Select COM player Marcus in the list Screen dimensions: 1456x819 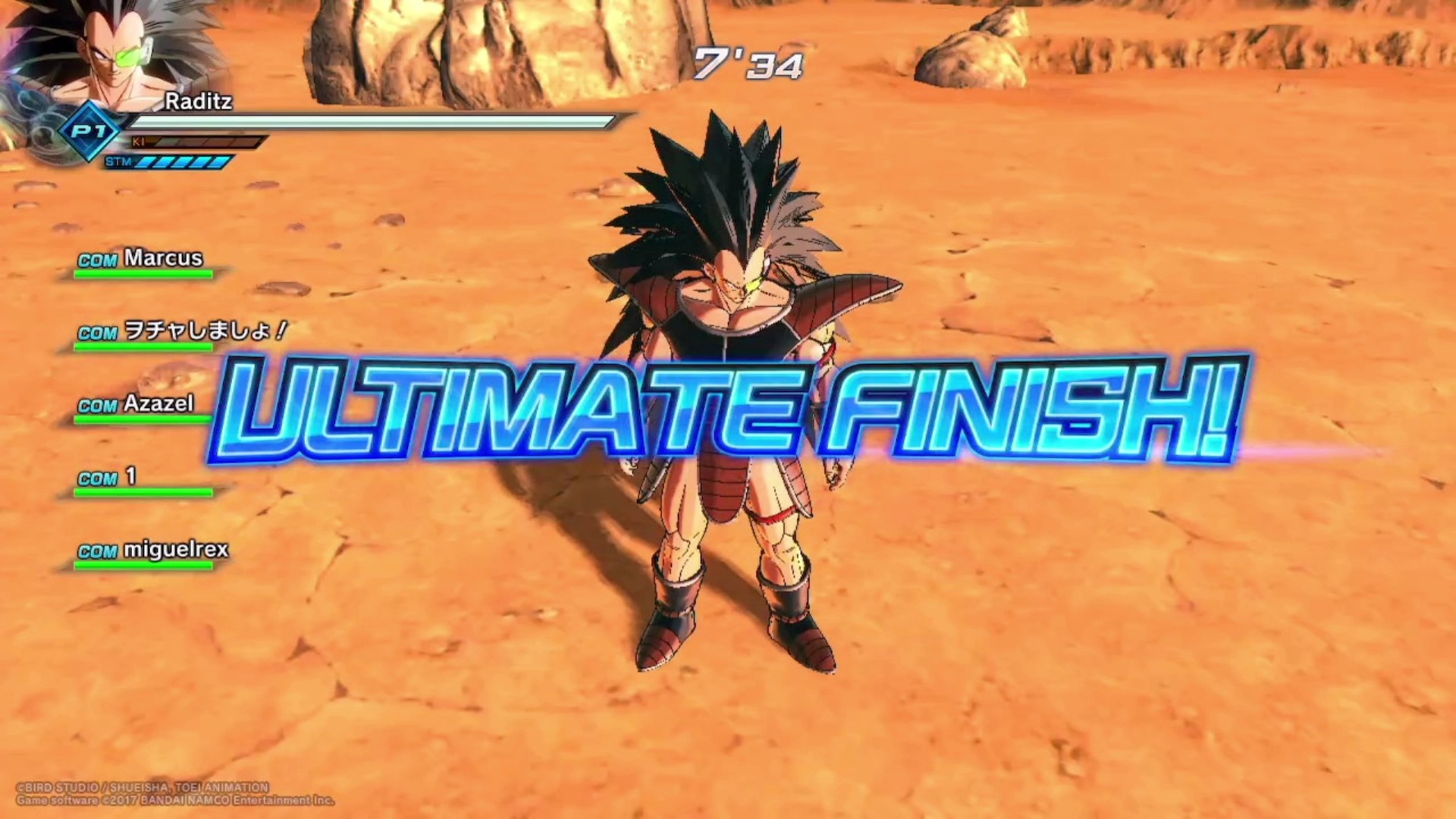pos(142,260)
